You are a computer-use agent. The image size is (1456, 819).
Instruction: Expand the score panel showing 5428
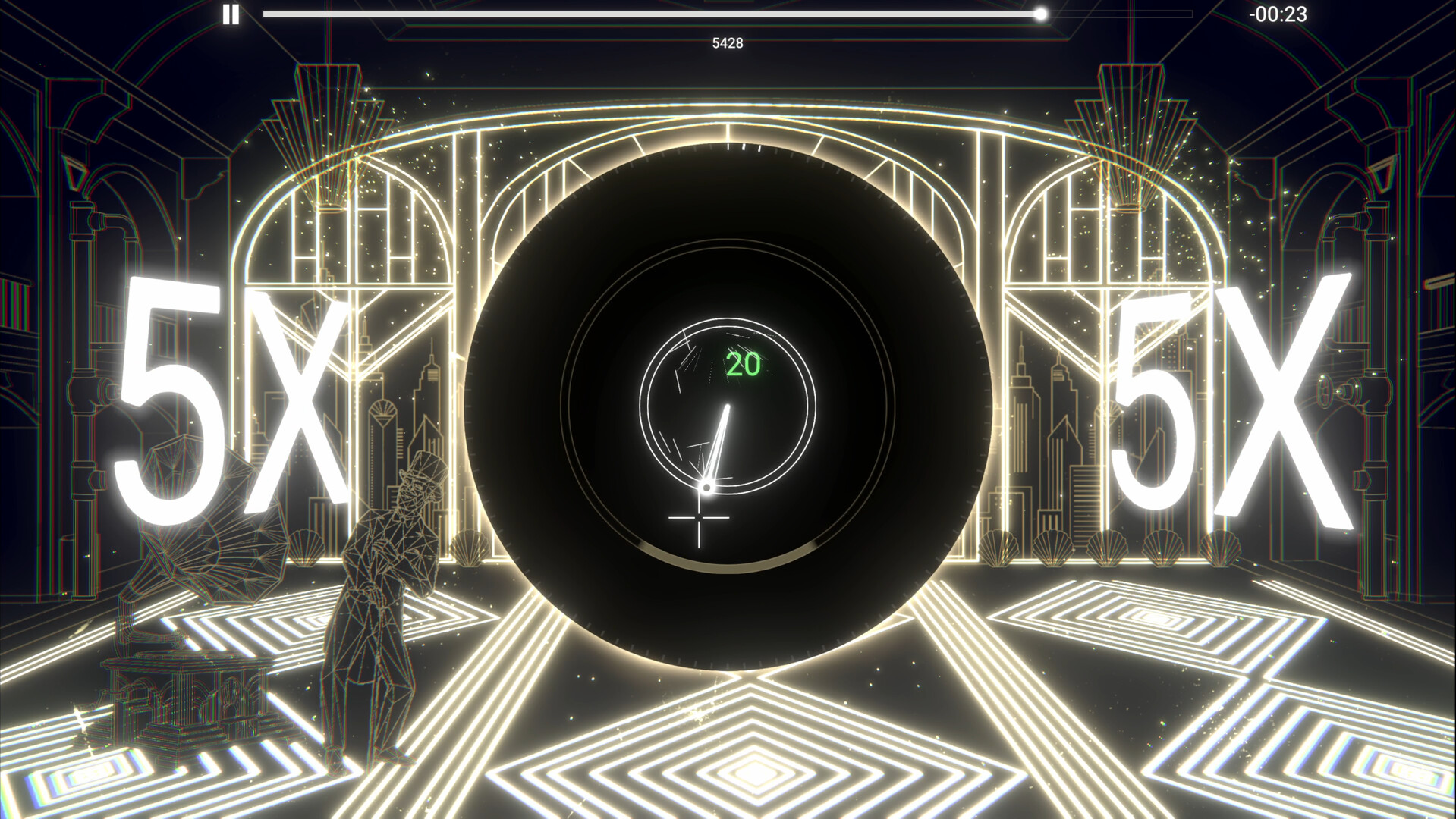pyautogui.click(x=727, y=43)
